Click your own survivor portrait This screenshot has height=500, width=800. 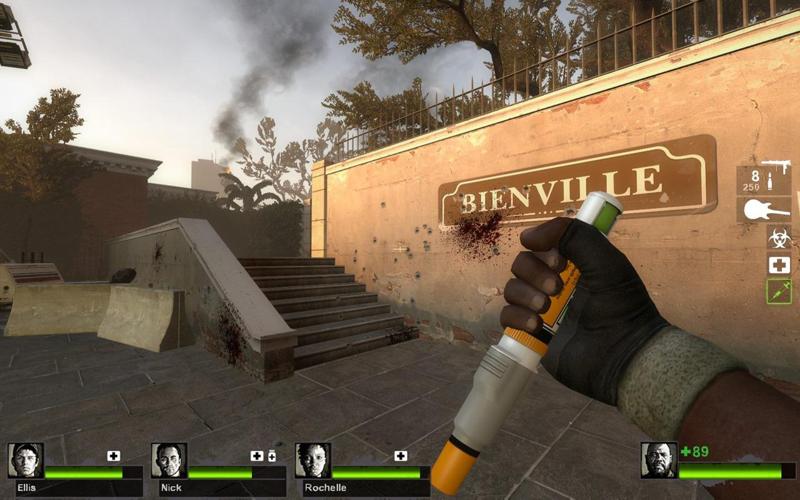[658, 460]
